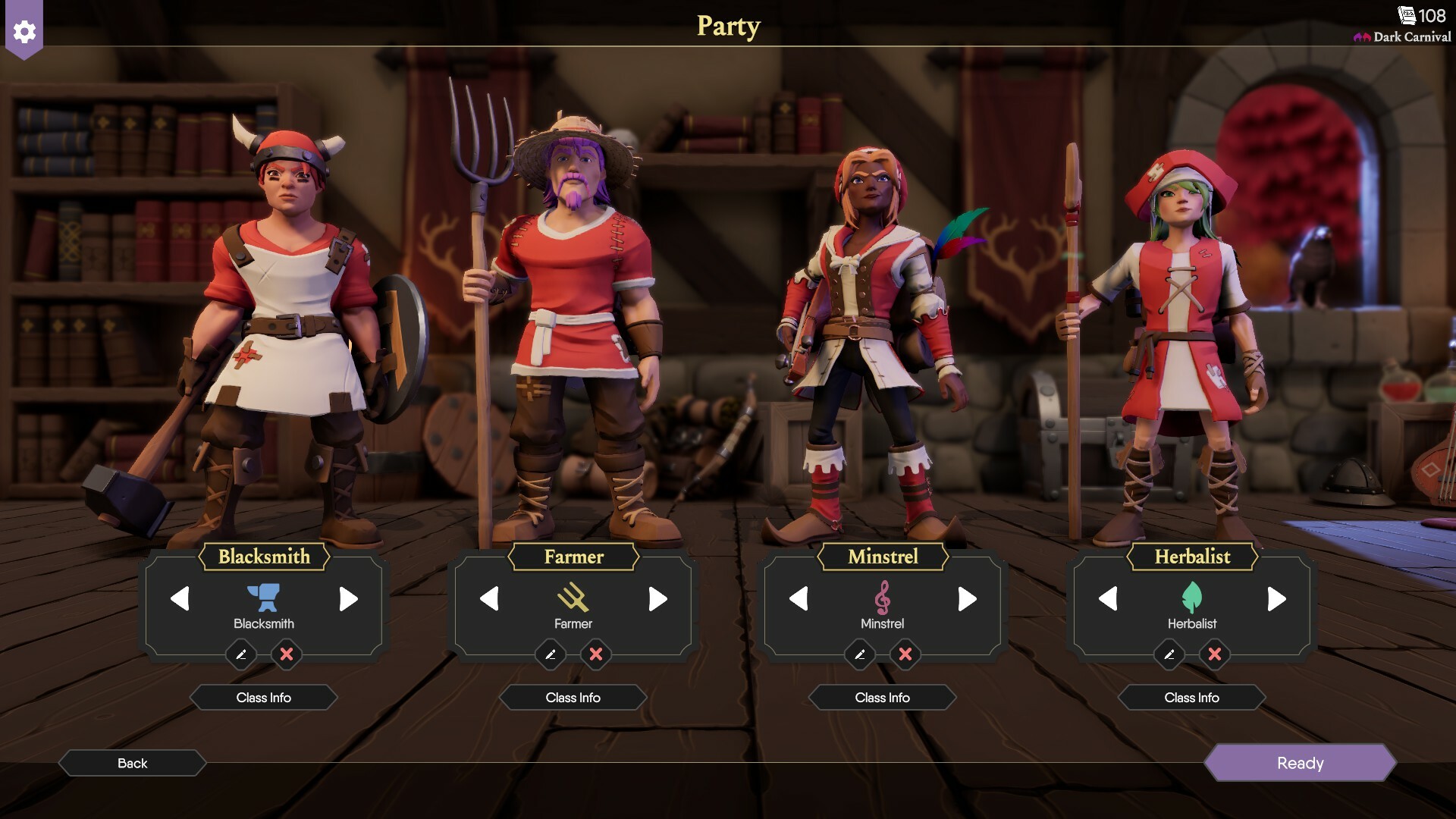Select the next class for Herbalist
This screenshot has height=819, width=1456.
coord(1276,599)
